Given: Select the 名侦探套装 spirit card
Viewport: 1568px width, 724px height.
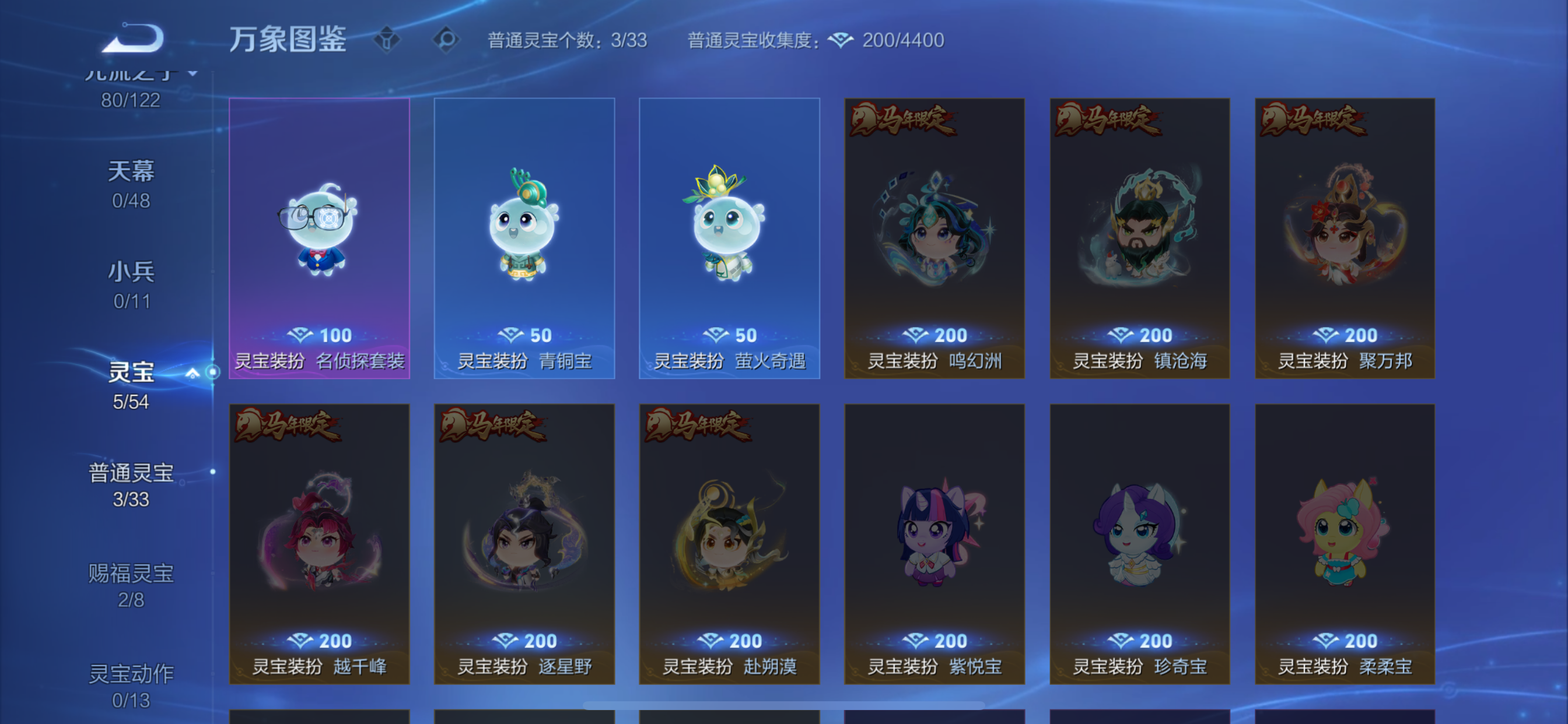Looking at the screenshot, I should (x=319, y=237).
